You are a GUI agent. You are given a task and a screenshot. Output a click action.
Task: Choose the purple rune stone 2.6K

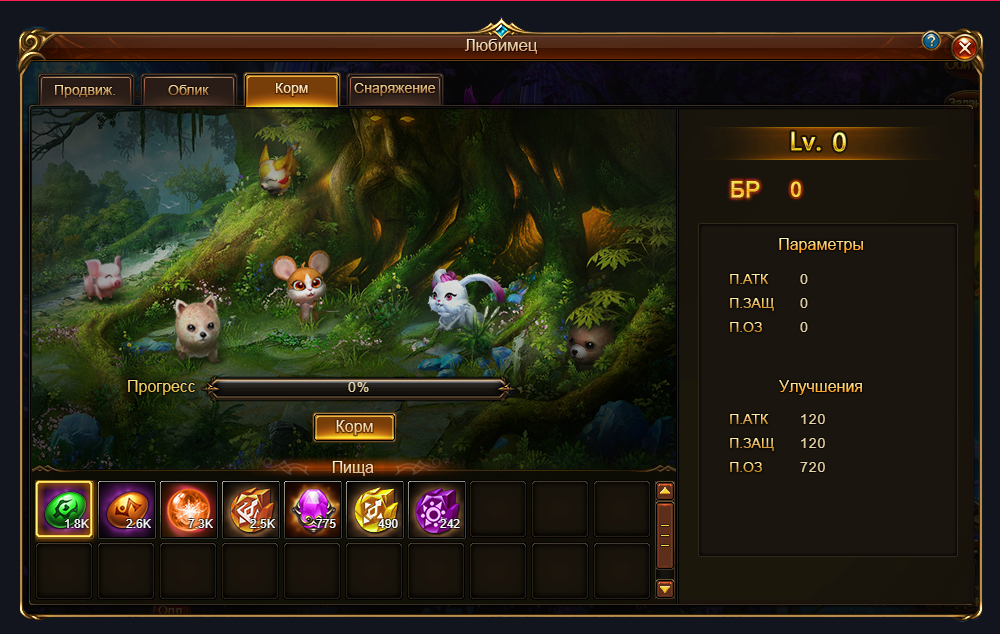click(x=127, y=510)
